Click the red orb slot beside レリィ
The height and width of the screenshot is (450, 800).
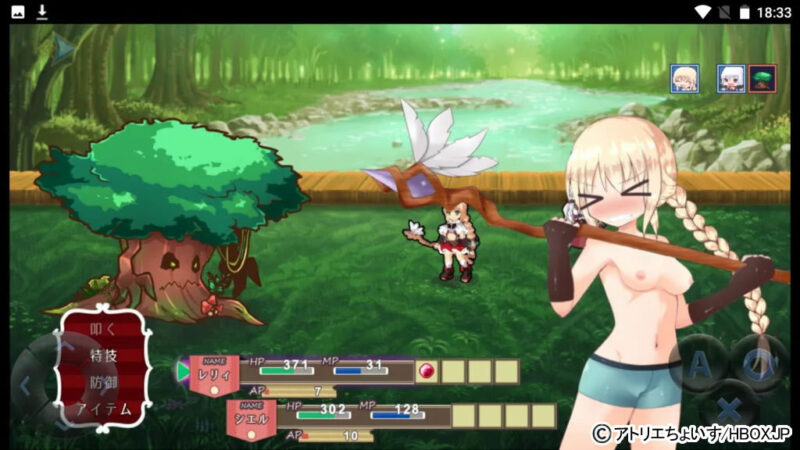click(x=426, y=371)
